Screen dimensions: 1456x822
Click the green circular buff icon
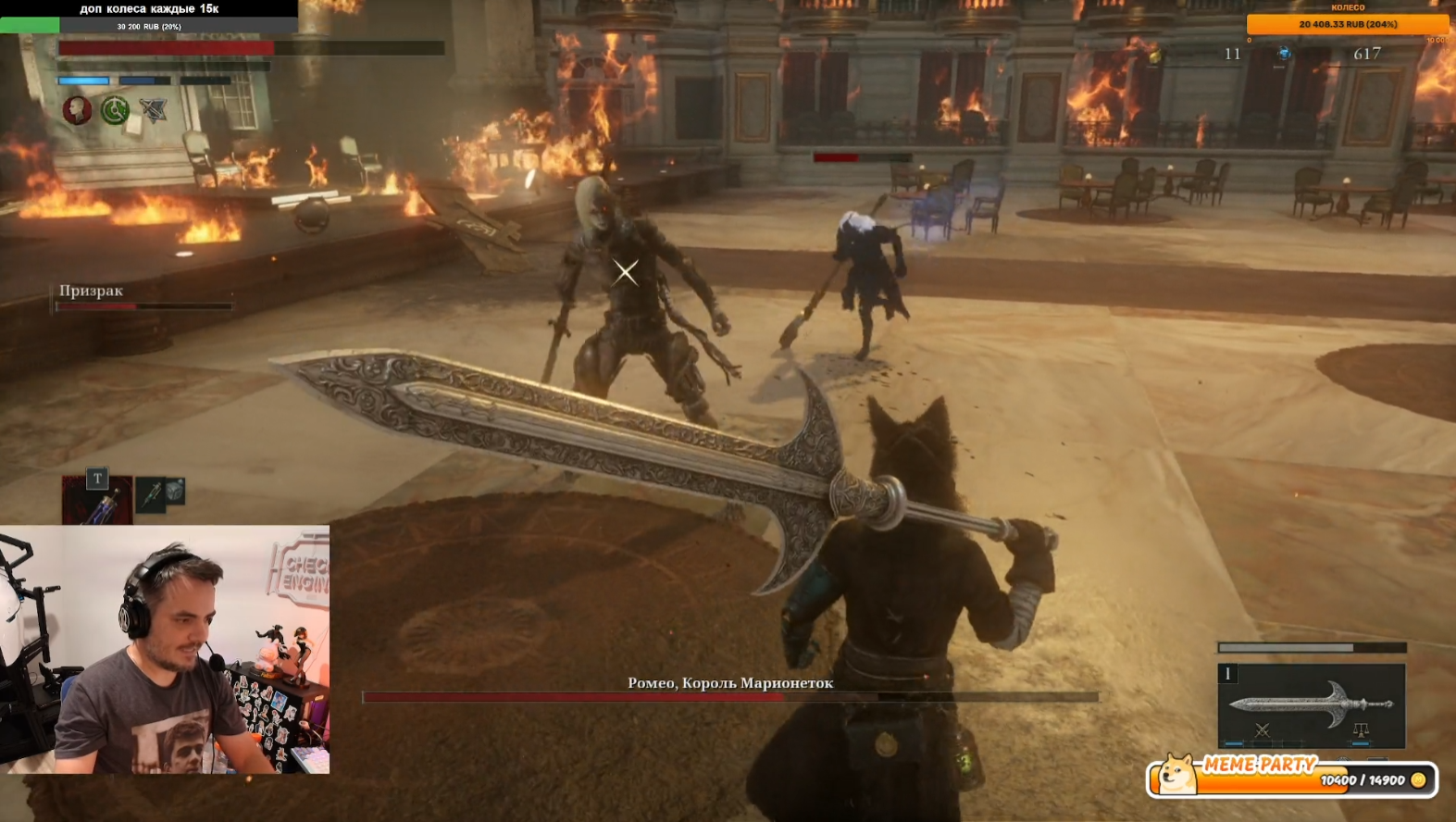tap(115, 110)
